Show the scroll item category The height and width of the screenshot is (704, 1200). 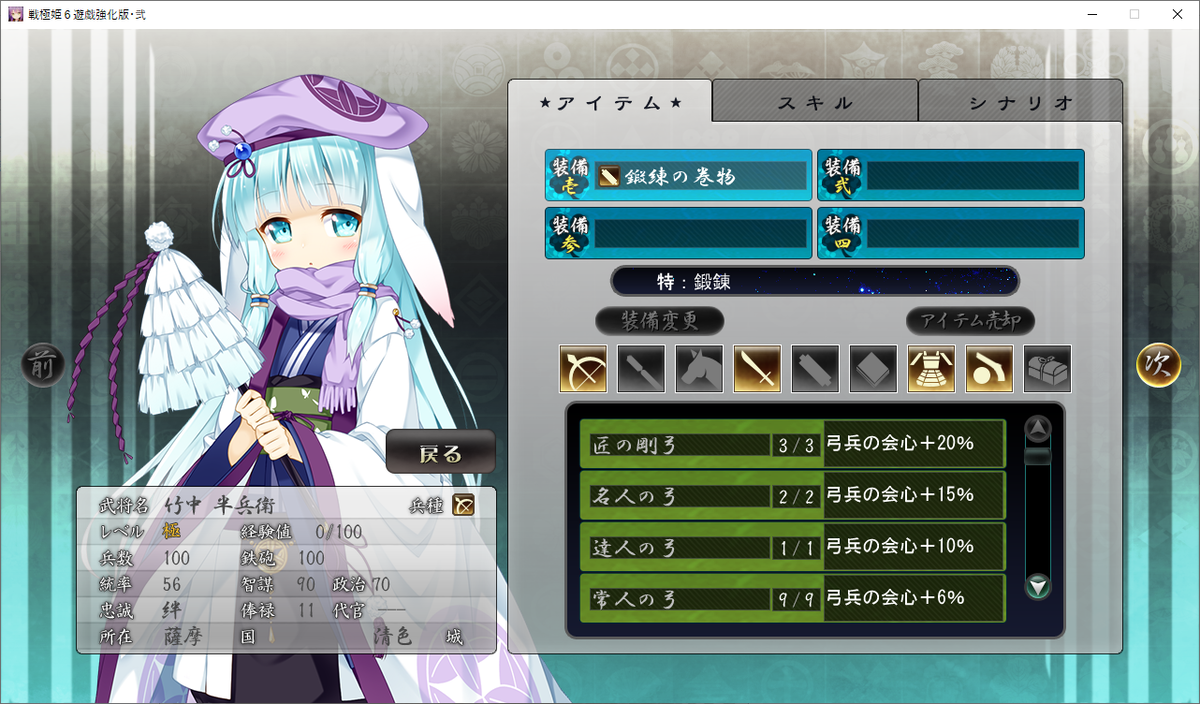pyautogui.click(x=815, y=369)
